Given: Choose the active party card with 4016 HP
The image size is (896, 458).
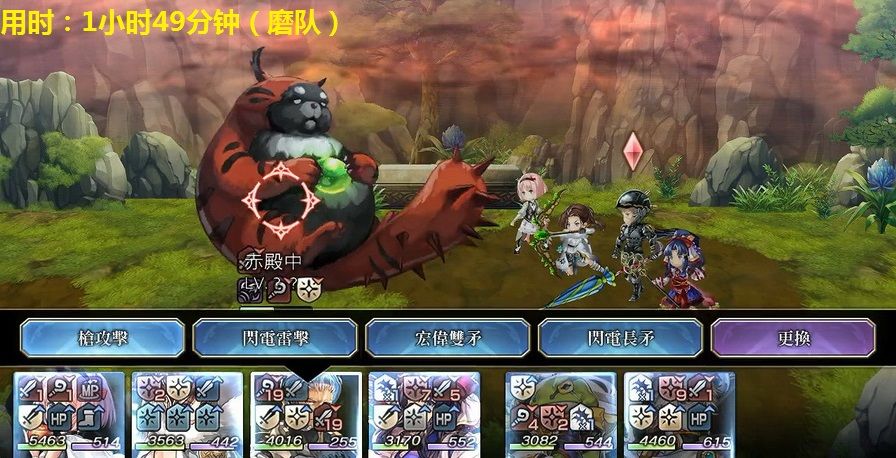Looking at the screenshot, I should click(306, 414).
